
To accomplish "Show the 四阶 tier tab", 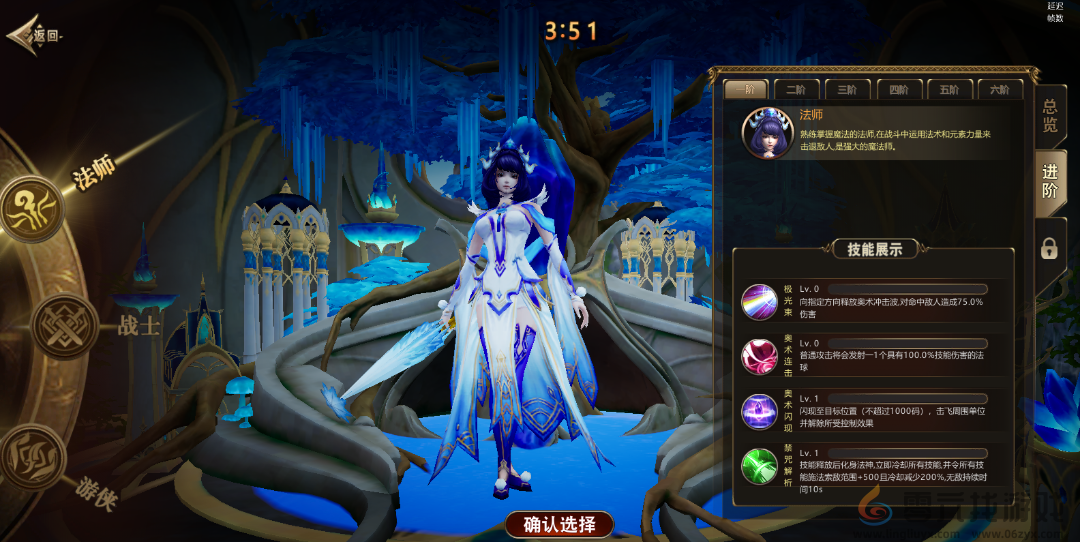I will pyautogui.click(x=898, y=89).
